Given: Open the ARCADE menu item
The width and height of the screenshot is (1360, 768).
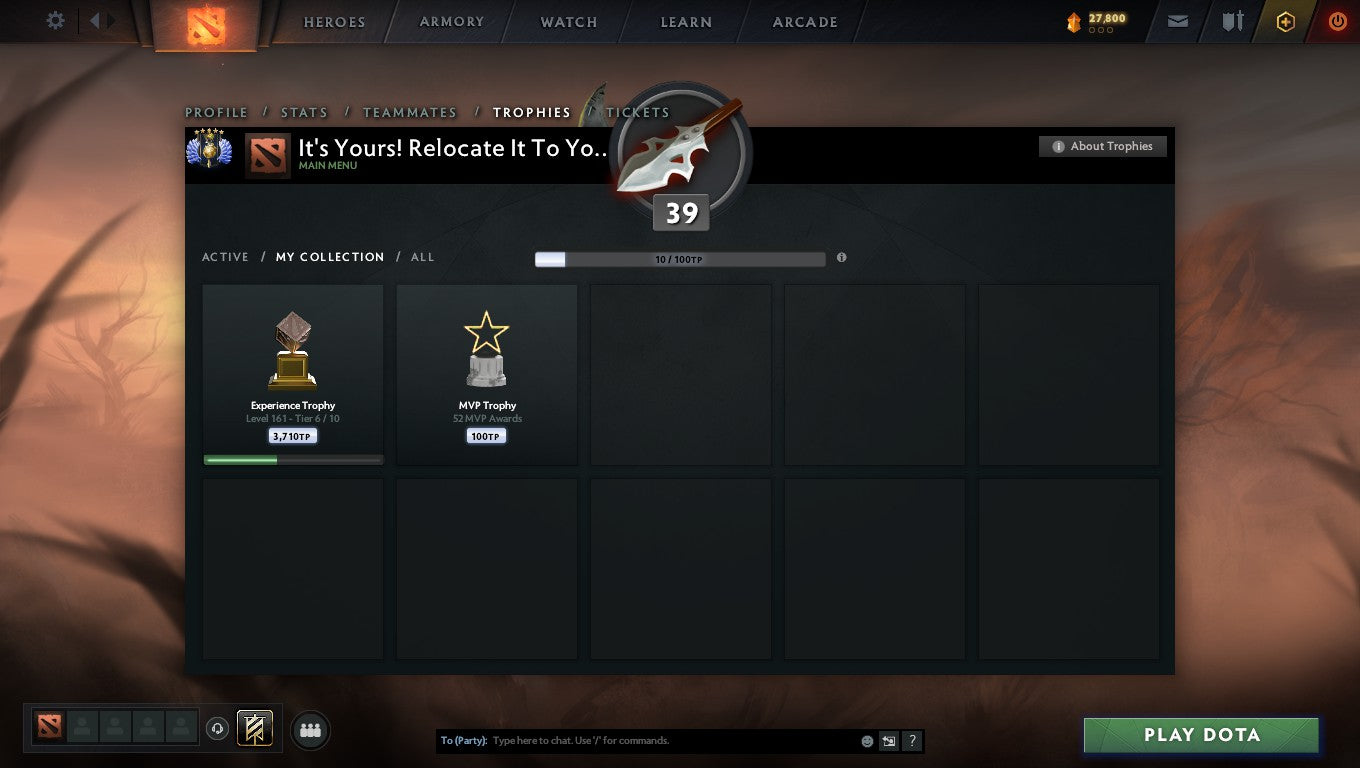Looking at the screenshot, I should click(x=806, y=22).
